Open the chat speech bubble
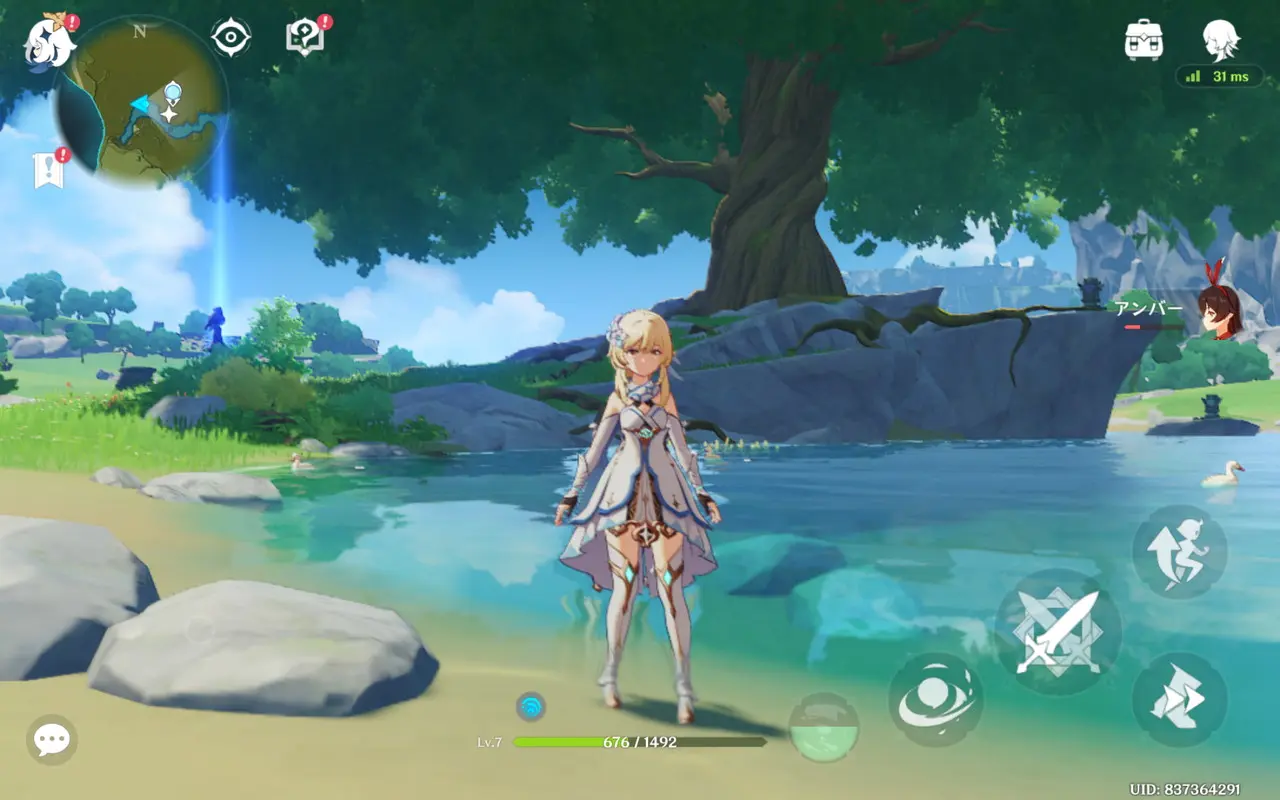1280x800 pixels. [x=52, y=740]
